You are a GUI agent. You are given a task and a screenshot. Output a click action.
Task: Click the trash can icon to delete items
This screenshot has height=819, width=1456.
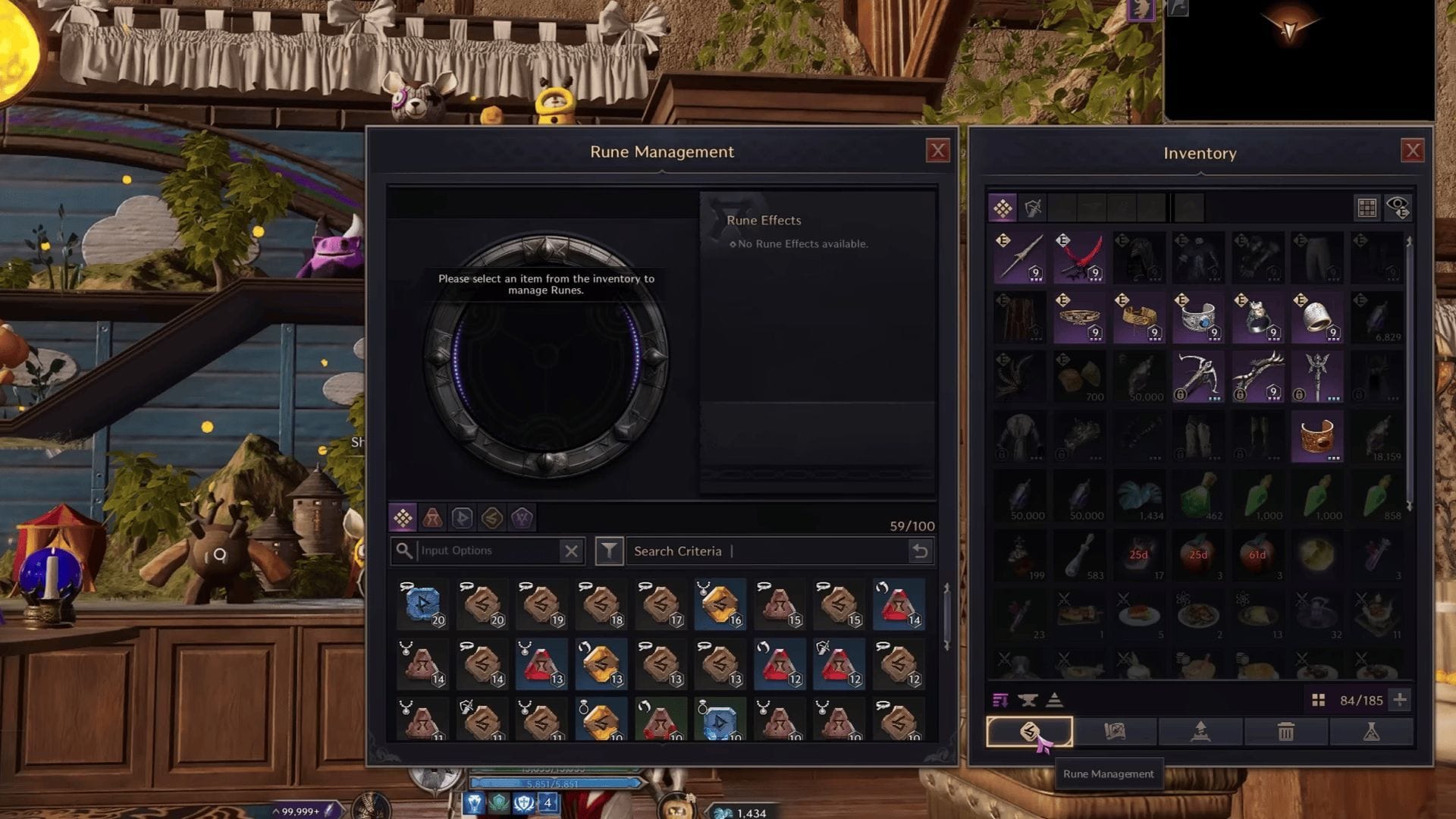click(x=1285, y=732)
